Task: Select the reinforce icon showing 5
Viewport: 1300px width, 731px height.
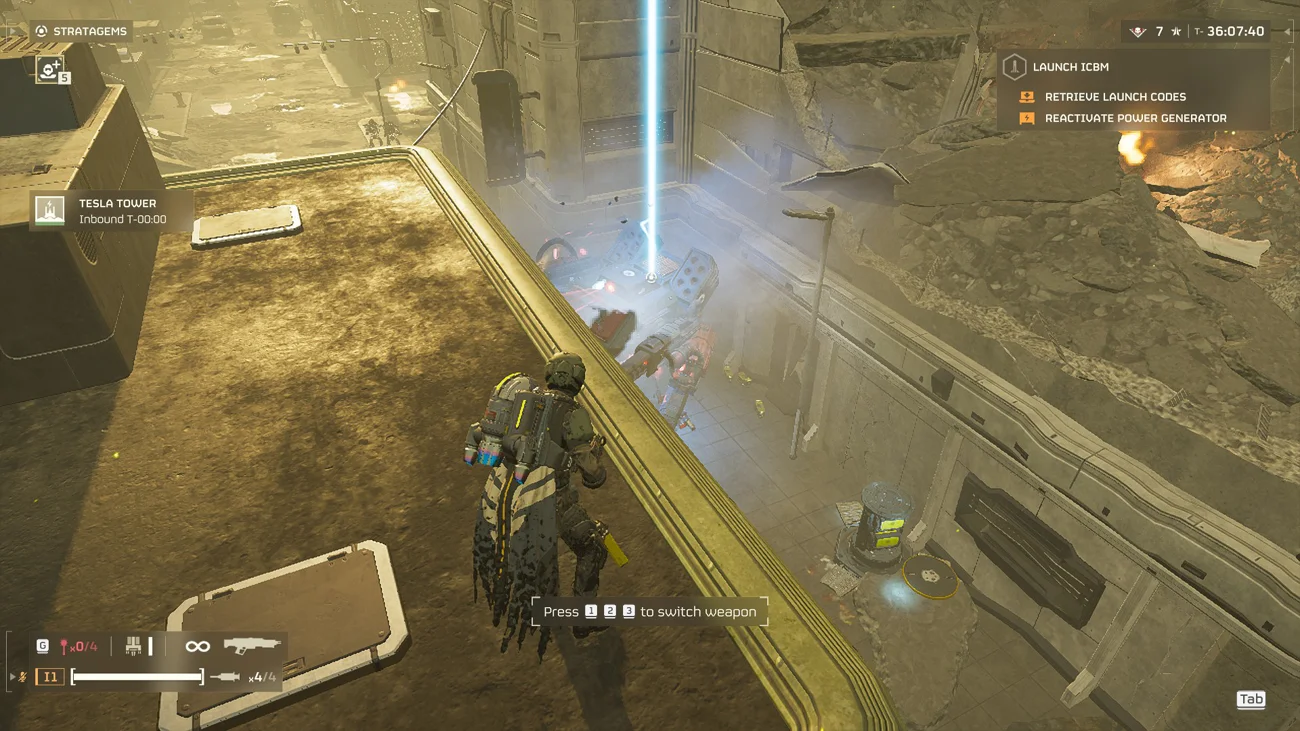Action: (51, 69)
